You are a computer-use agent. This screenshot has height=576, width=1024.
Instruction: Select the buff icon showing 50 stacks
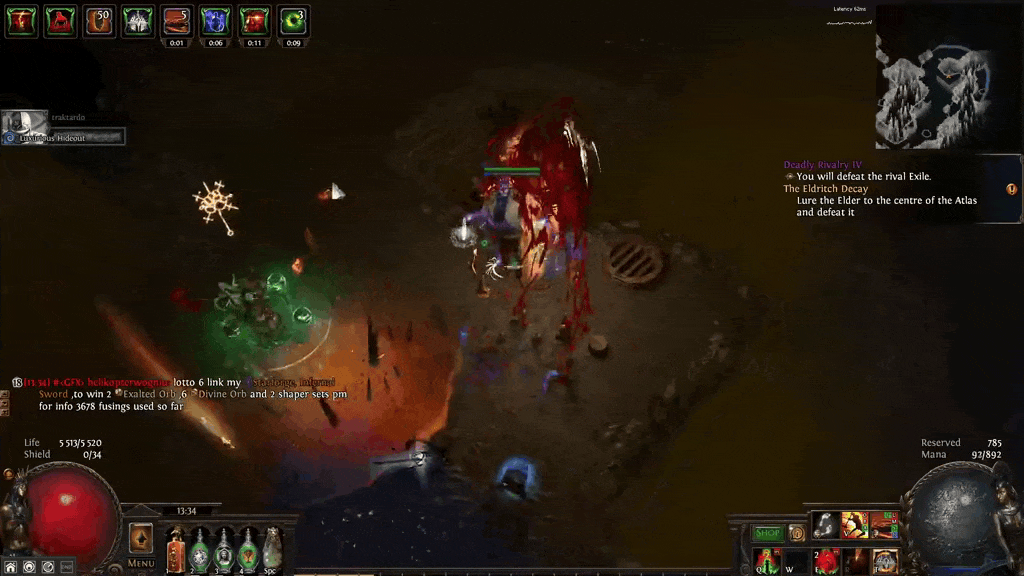pos(99,20)
